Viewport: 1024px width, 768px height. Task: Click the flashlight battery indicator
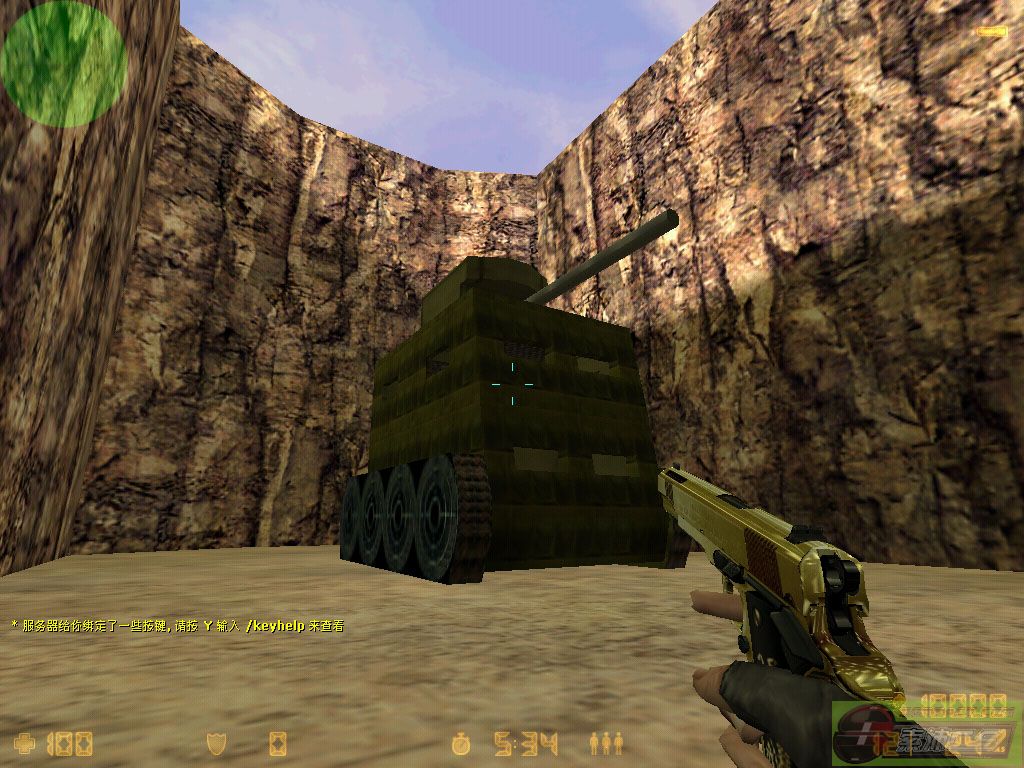(x=991, y=32)
